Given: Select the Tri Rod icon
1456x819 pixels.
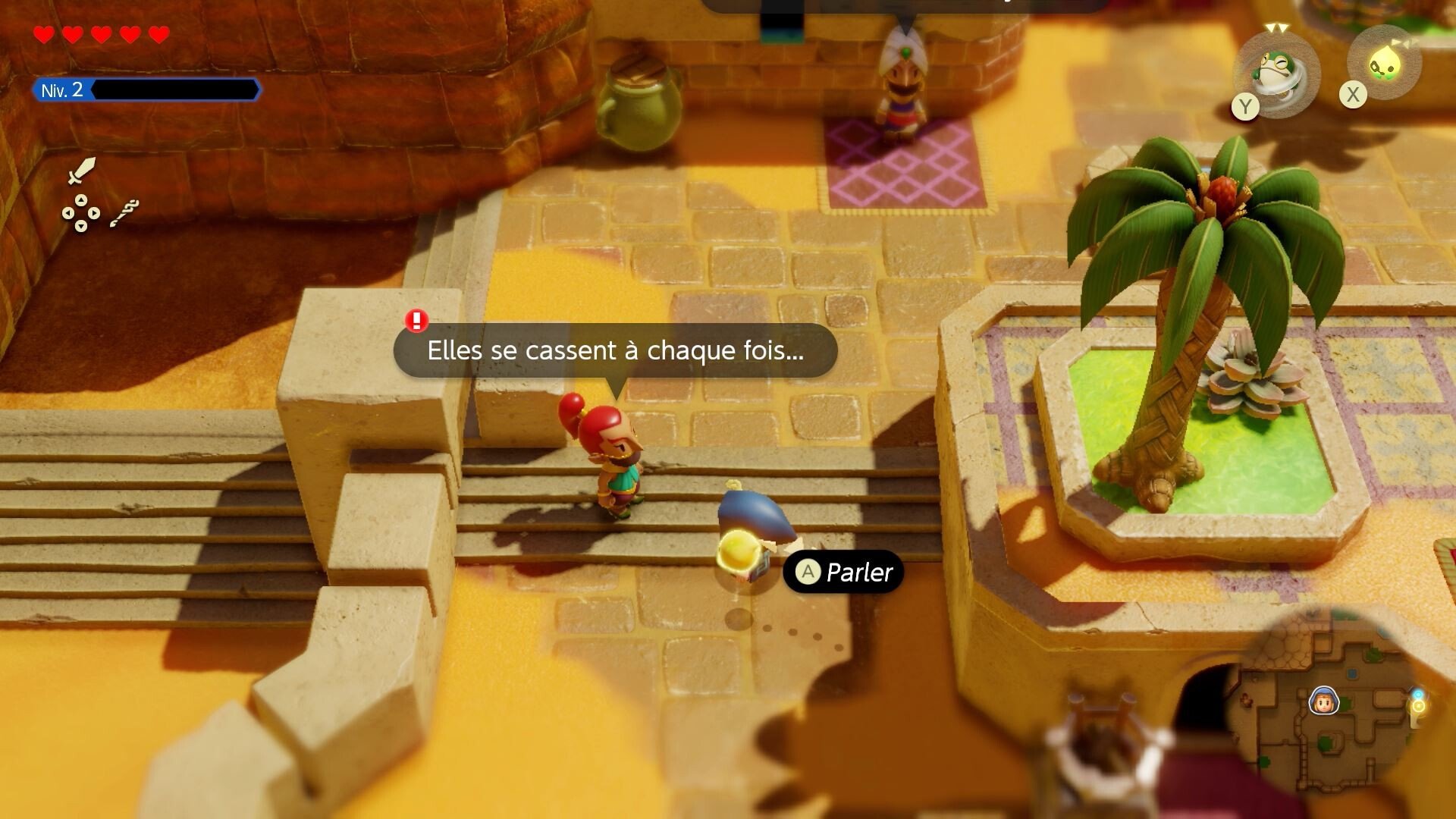Looking at the screenshot, I should click(125, 213).
